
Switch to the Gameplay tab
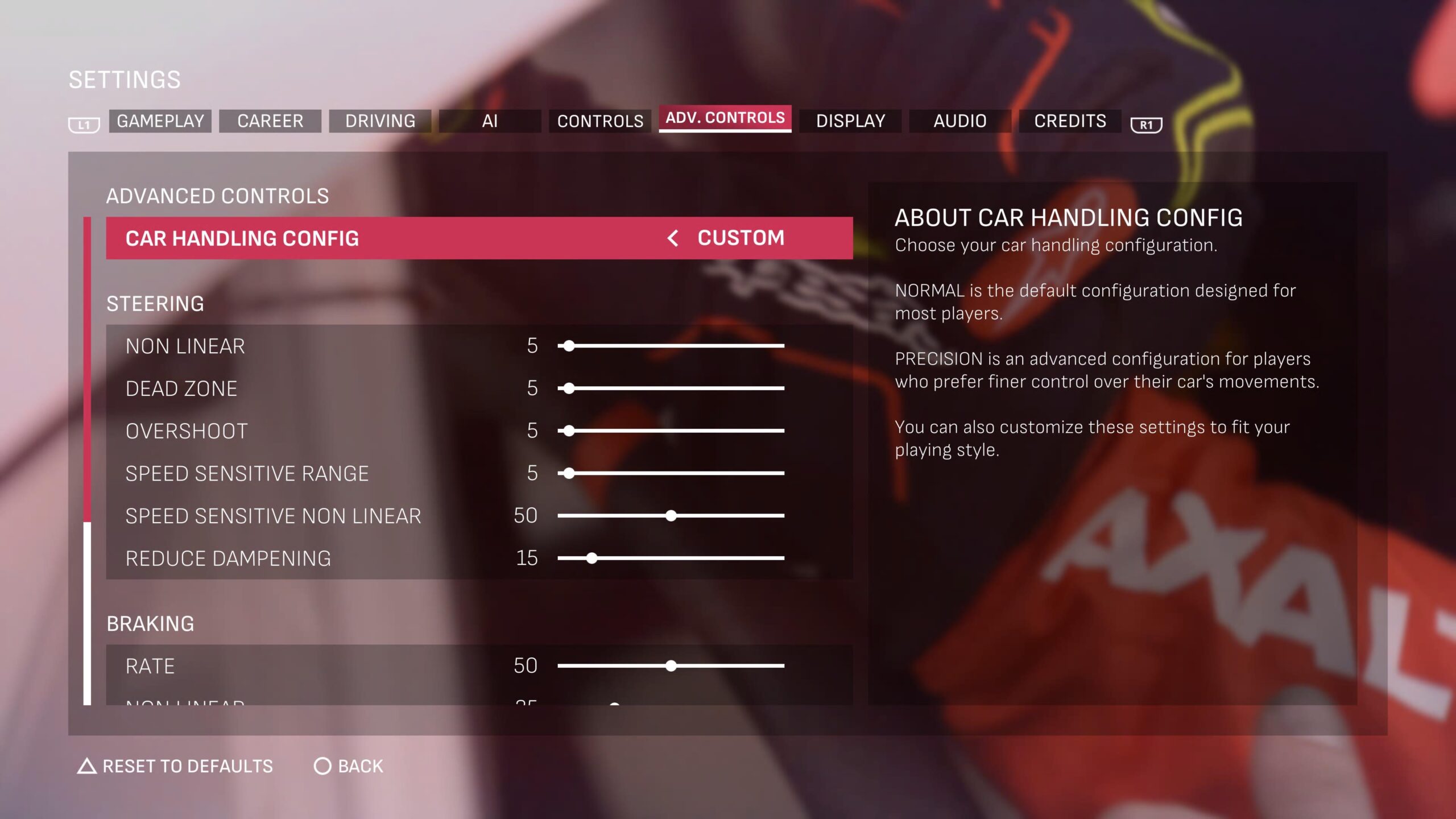(160, 121)
